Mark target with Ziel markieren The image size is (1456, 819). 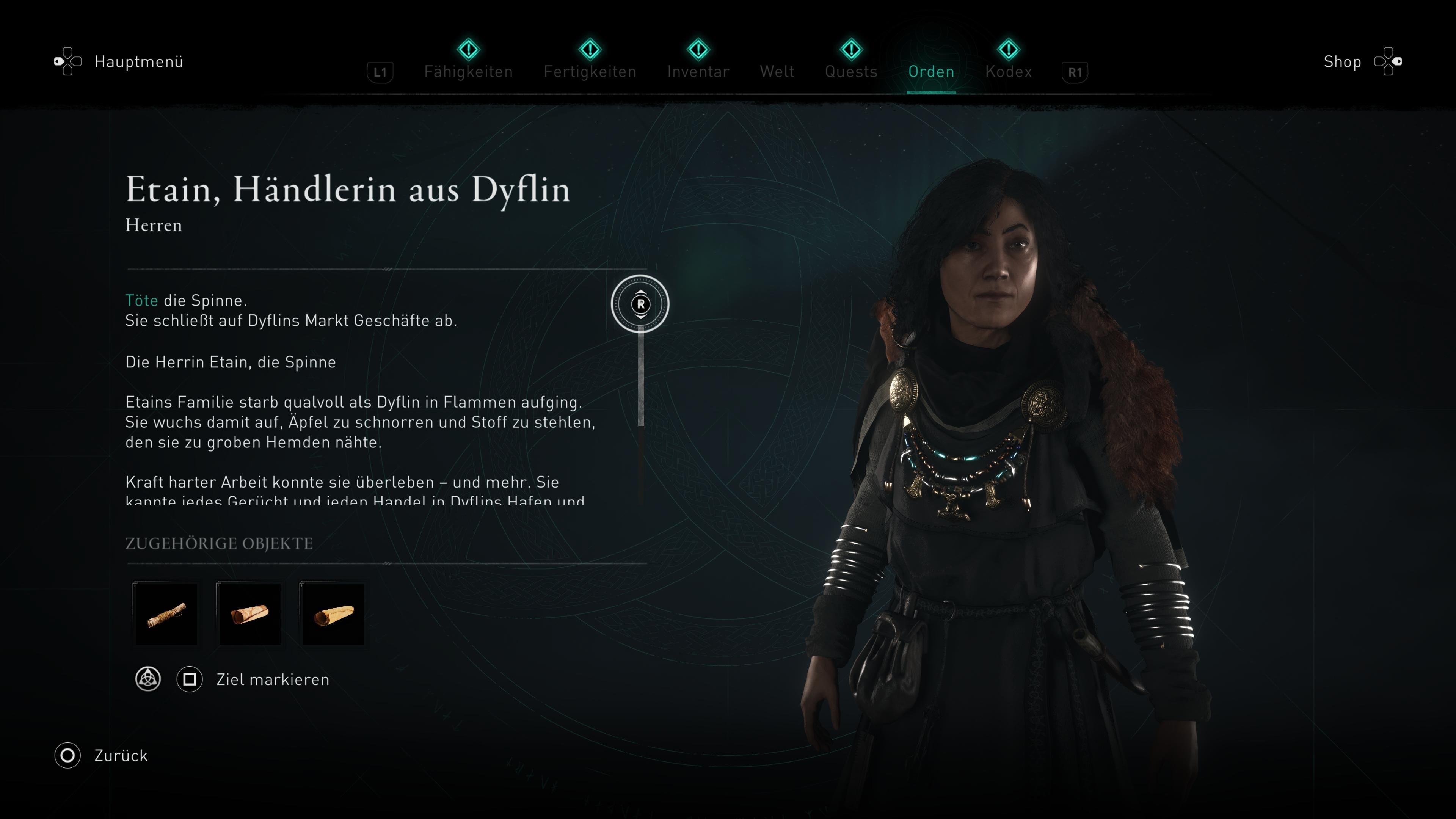[272, 679]
